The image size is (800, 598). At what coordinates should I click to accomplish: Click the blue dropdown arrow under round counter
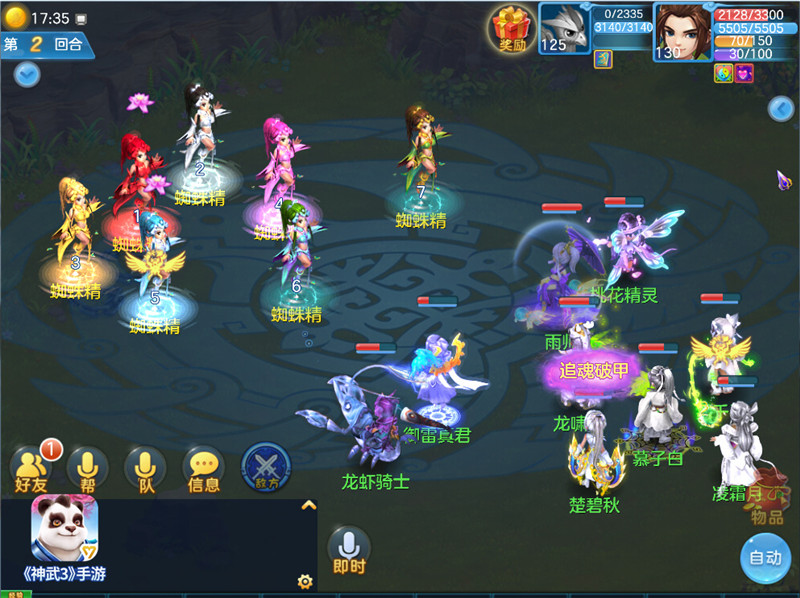pyautogui.click(x=27, y=74)
